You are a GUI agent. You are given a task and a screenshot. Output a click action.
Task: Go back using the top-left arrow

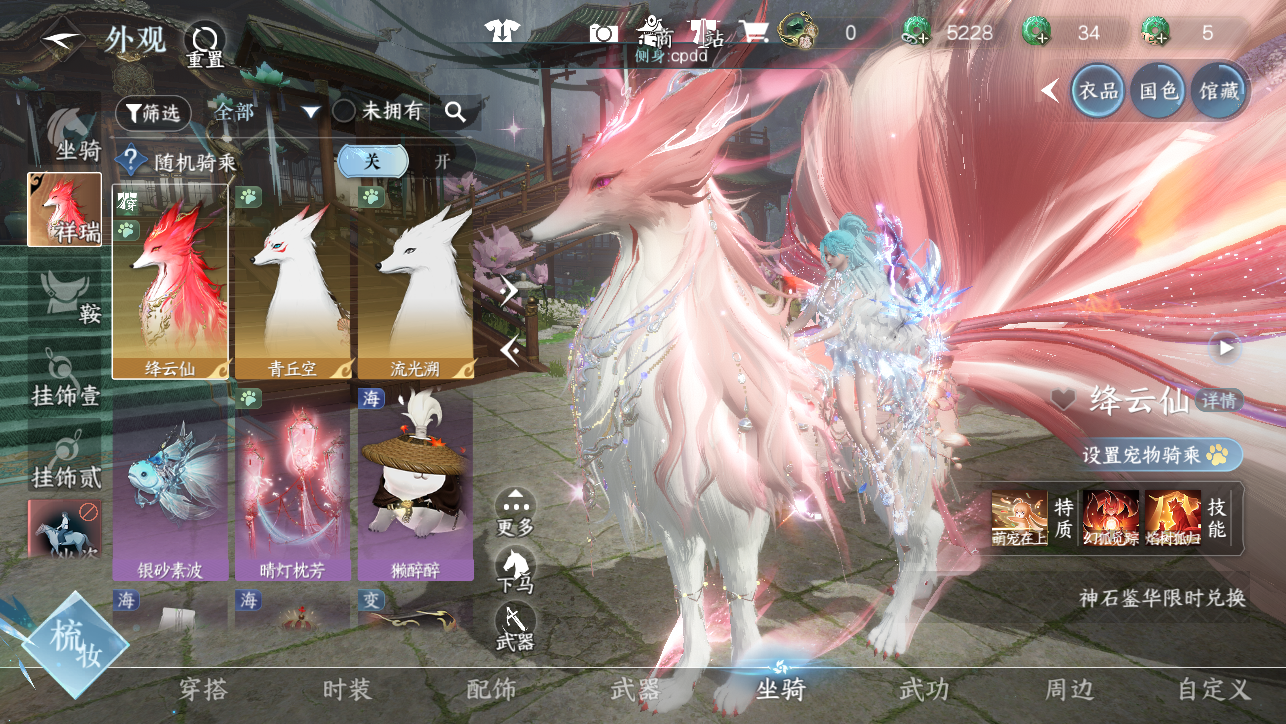click(x=62, y=40)
